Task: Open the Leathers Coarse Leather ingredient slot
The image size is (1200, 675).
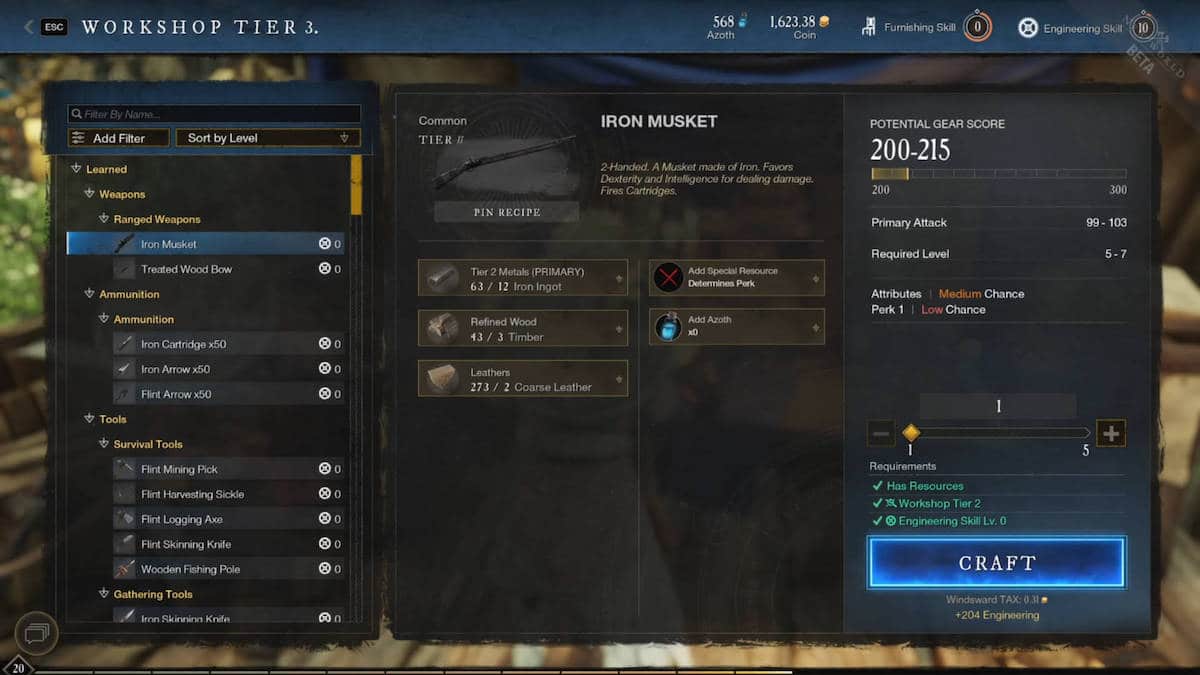Action: [x=522, y=379]
